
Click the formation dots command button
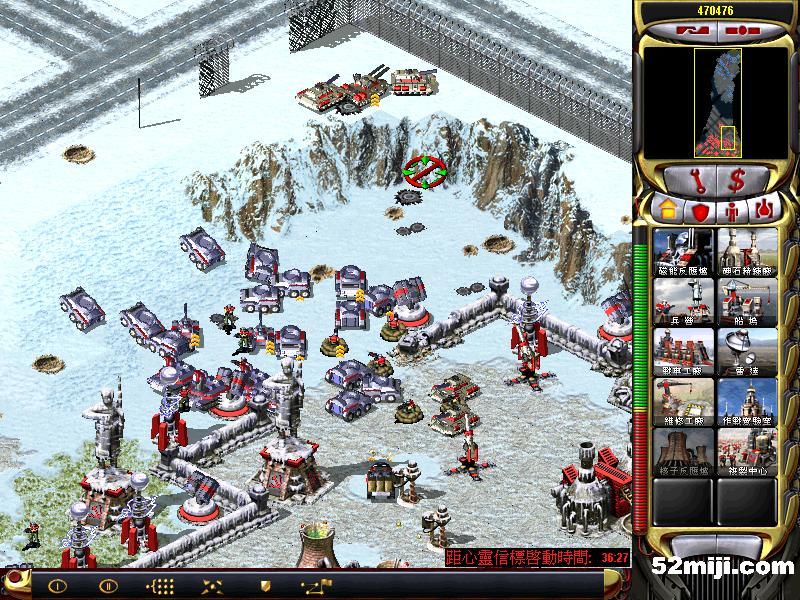[x=160, y=585]
